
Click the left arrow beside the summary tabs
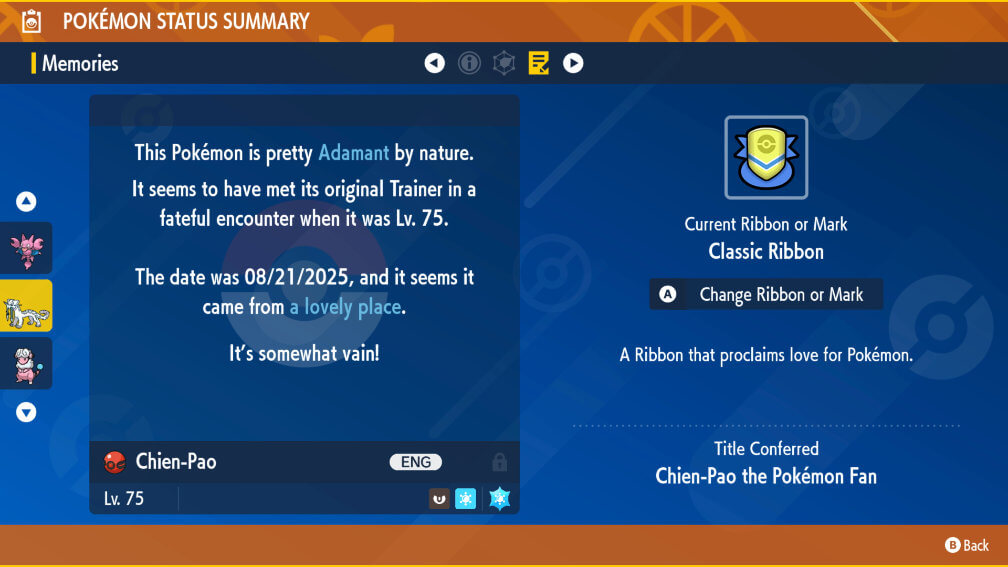coord(434,64)
